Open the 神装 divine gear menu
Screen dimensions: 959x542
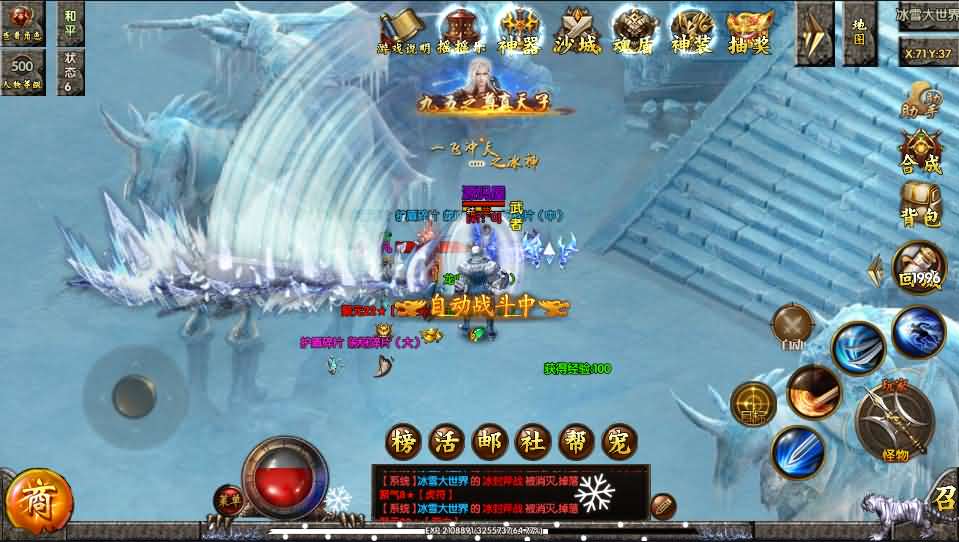(693, 29)
